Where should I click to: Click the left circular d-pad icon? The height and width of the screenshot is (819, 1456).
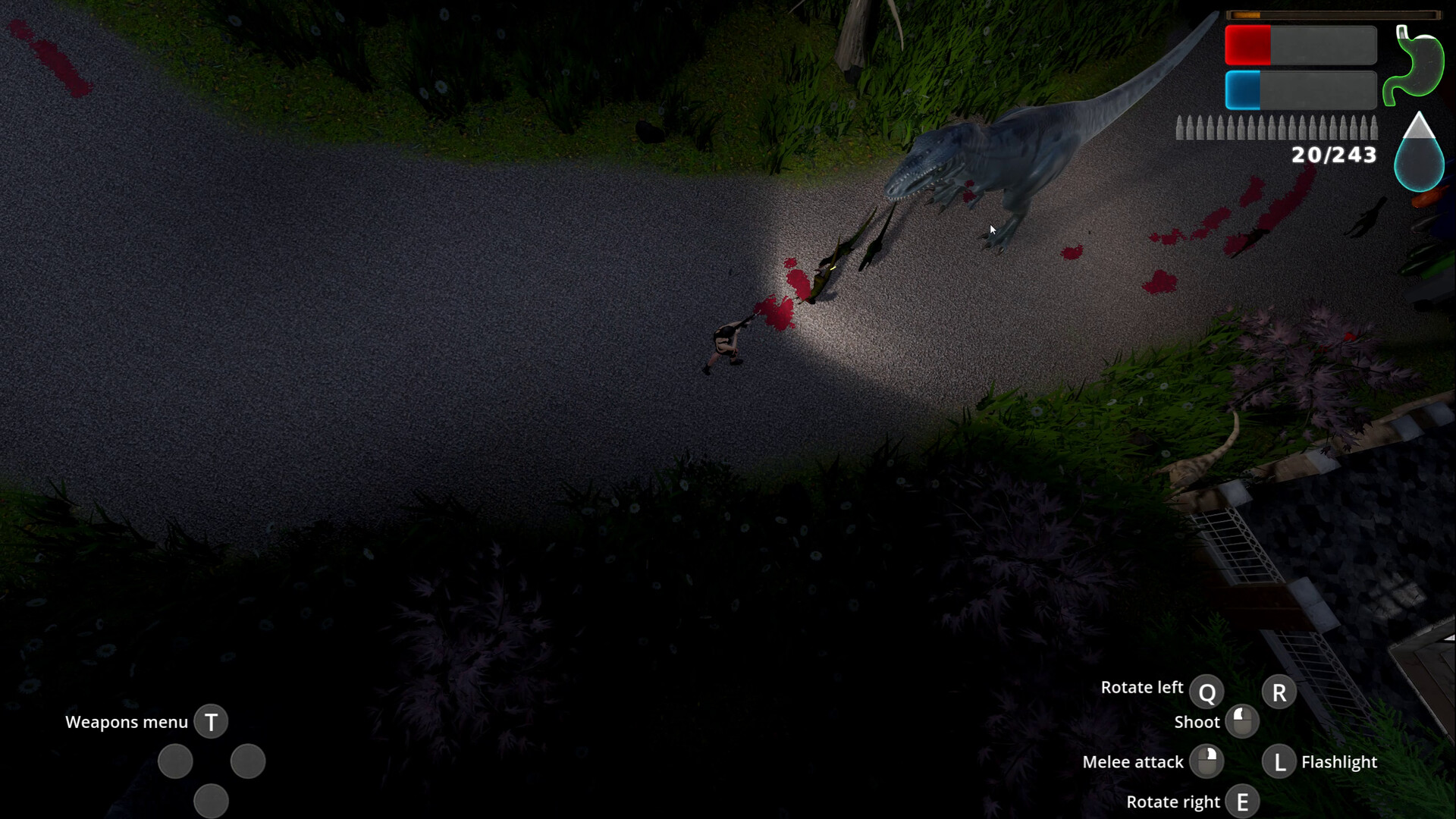175,761
